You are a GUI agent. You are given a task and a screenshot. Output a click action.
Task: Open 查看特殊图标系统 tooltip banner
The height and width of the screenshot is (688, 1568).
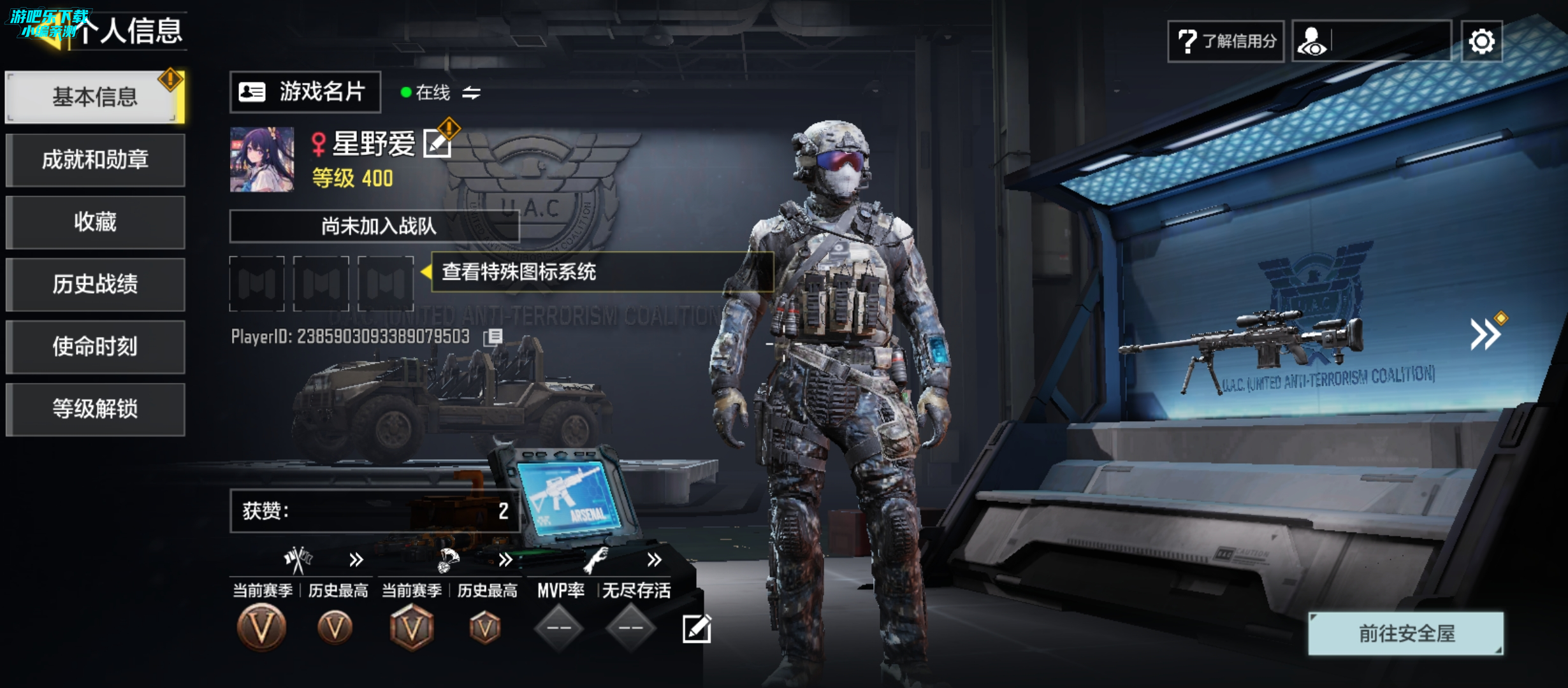[602, 272]
